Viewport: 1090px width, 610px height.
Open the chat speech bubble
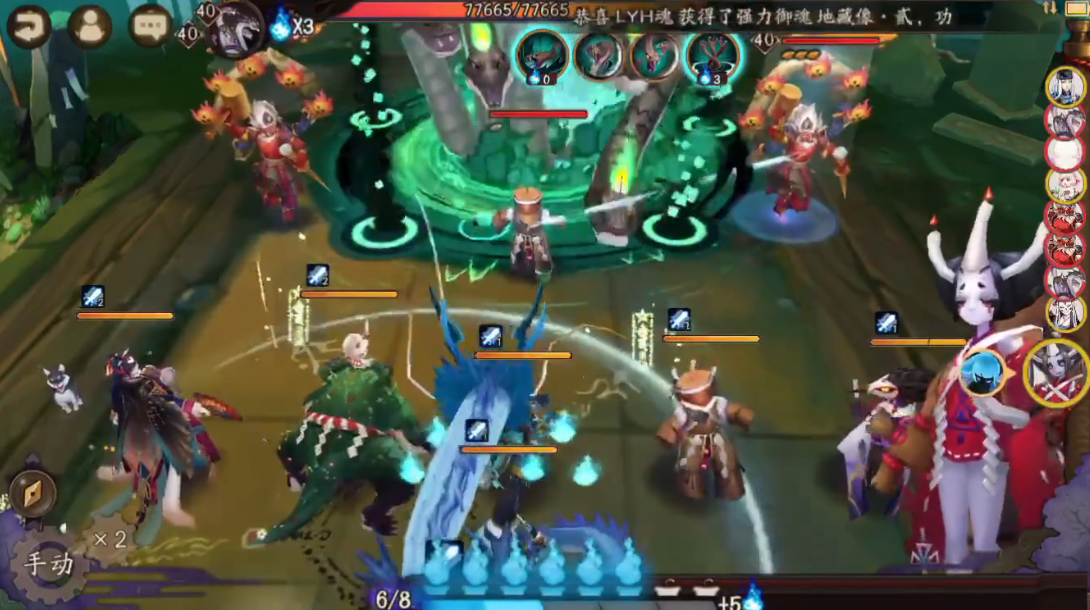tap(151, 26)
